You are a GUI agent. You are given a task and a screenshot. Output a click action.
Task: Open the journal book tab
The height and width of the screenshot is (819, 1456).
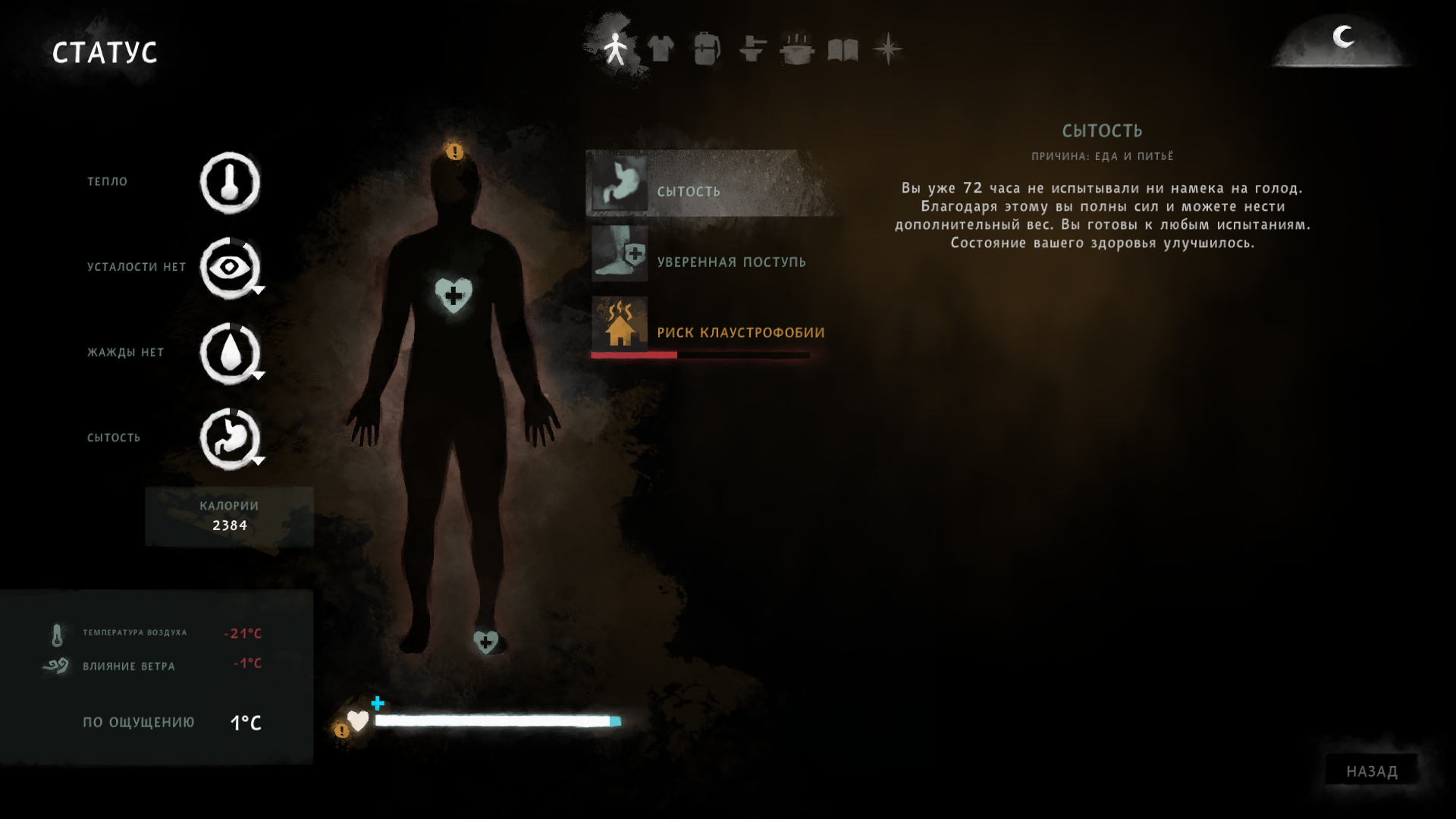pos(843,50)
